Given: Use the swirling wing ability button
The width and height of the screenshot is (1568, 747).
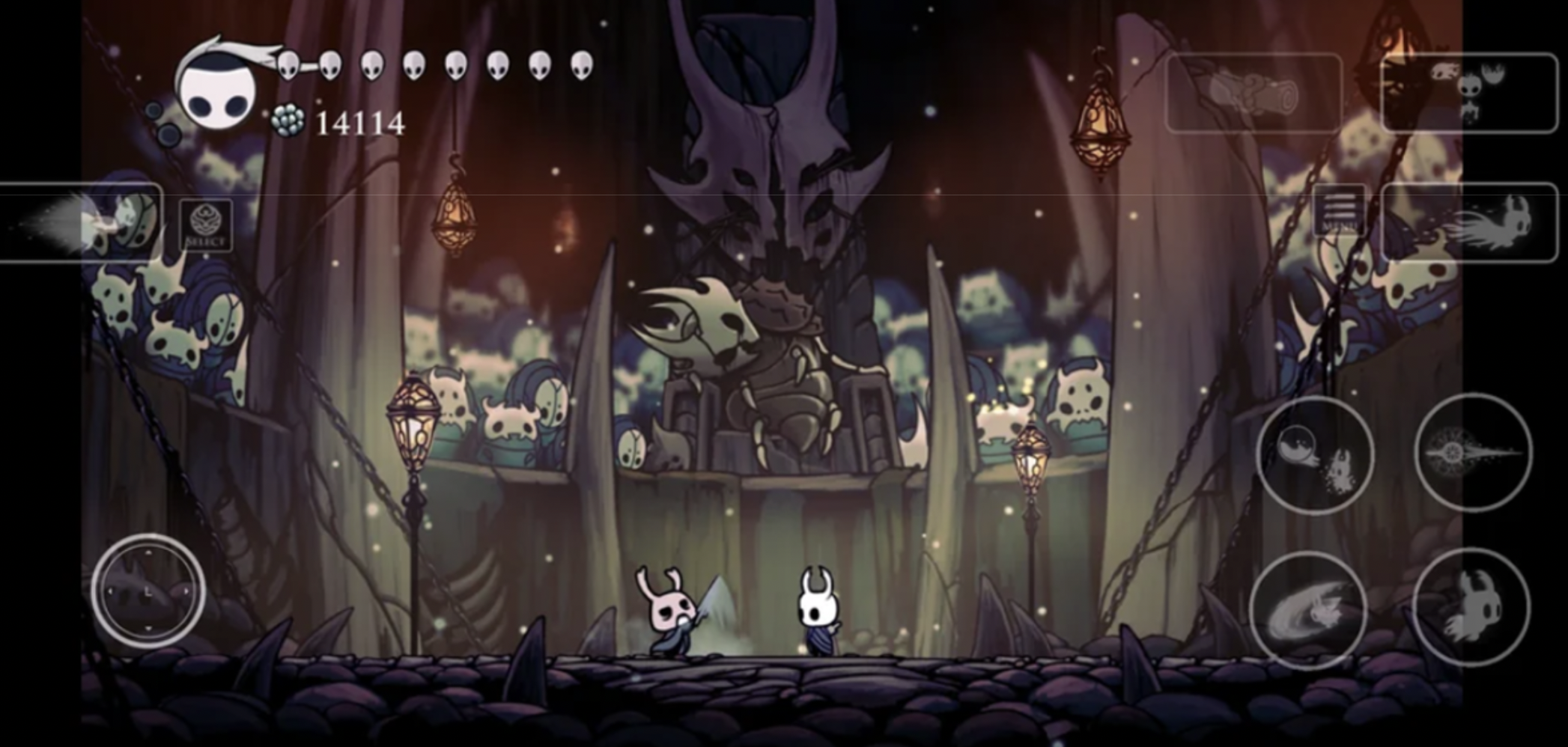Looking at the screenshot, I should coord(1308,611).
